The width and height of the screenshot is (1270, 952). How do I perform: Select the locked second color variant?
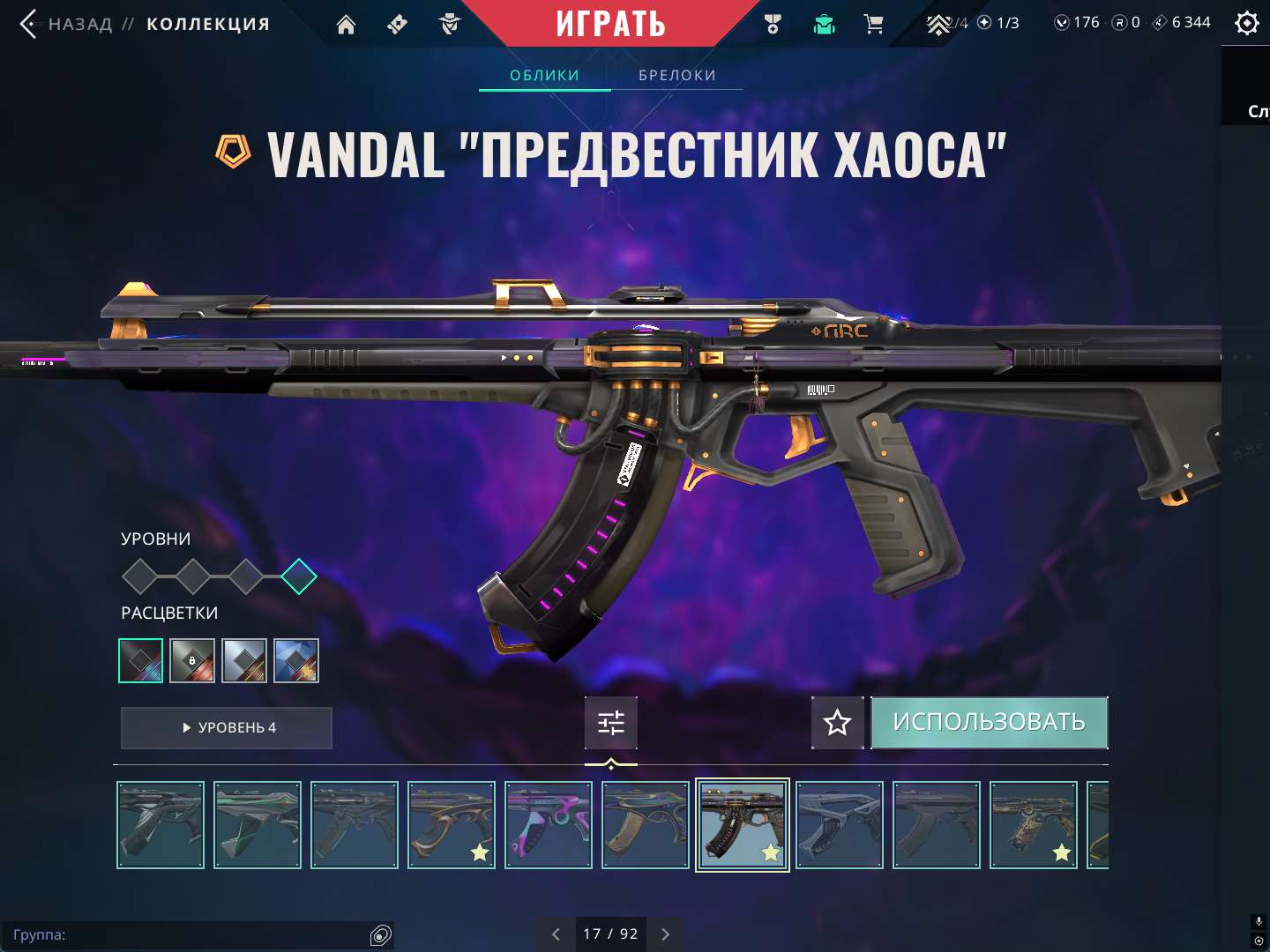(x=192, y=660)
